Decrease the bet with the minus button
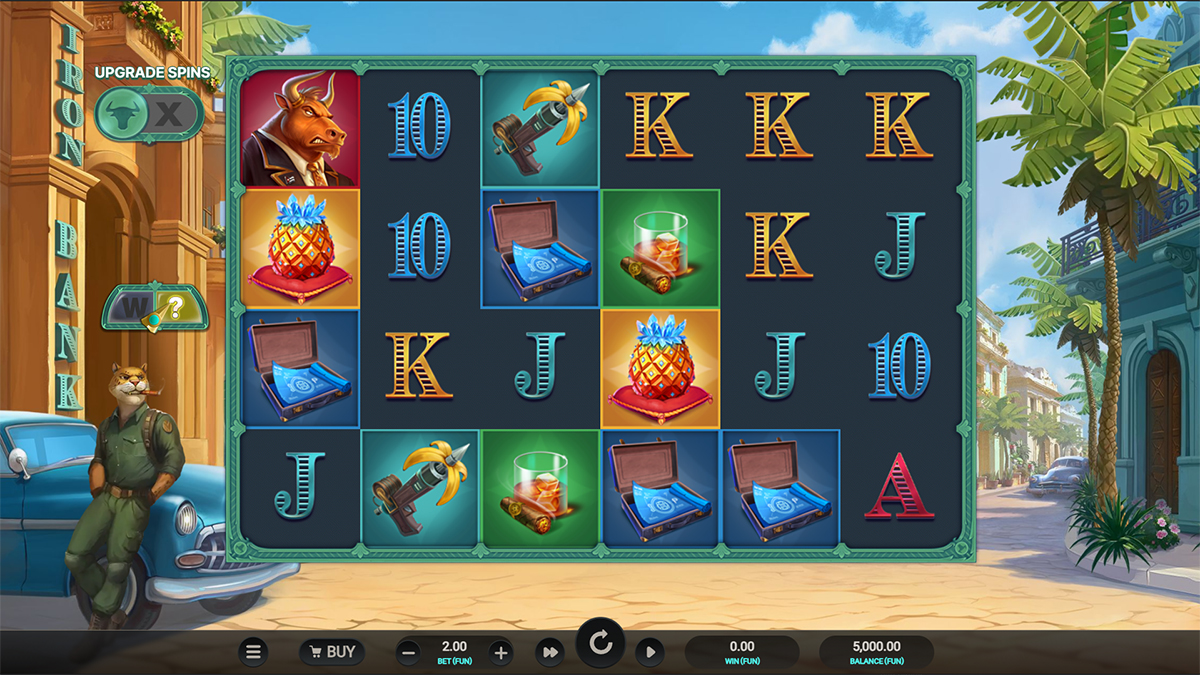 tap(408, 653)
